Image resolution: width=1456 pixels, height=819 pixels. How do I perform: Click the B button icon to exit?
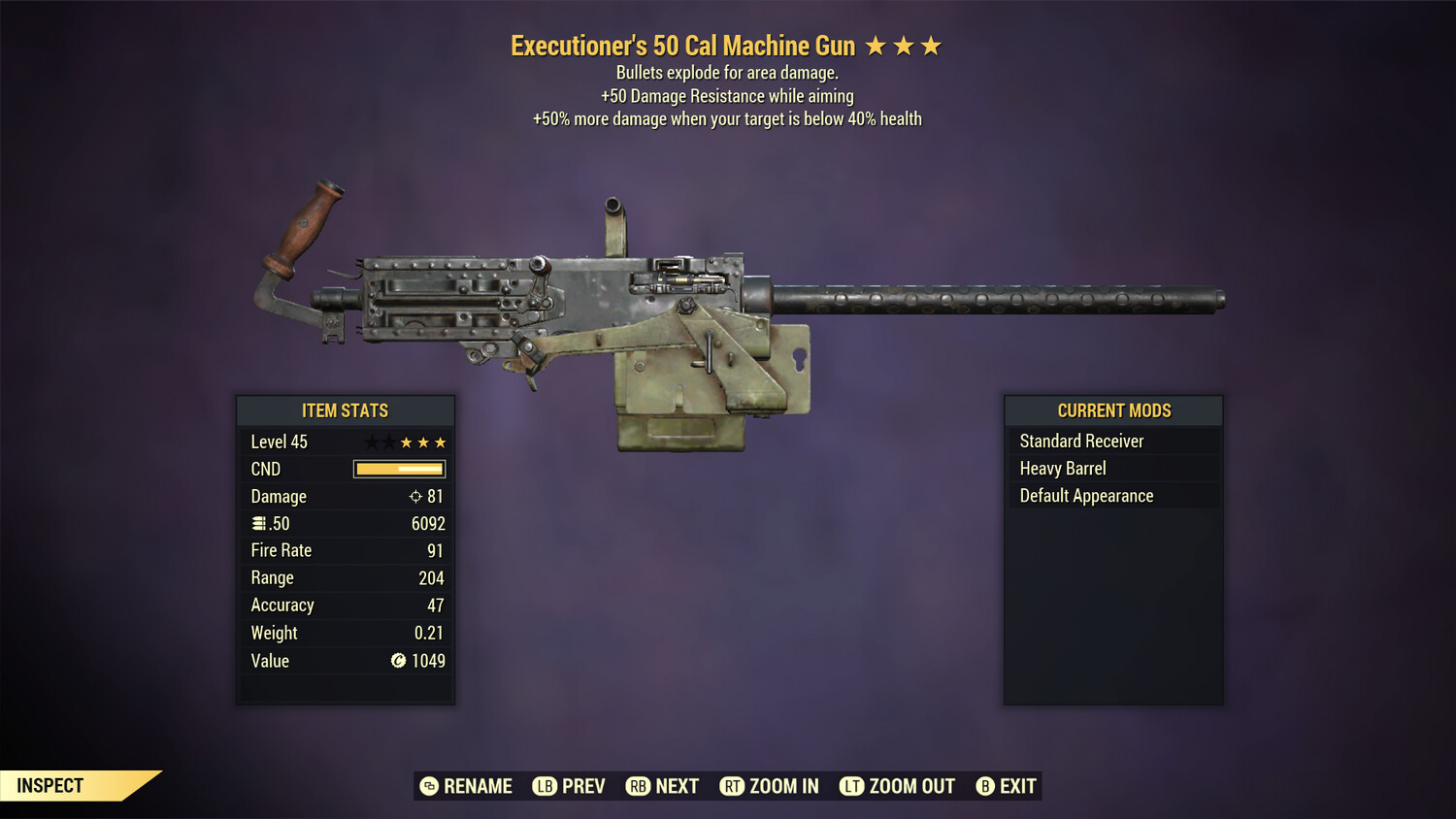tap(986, 786)
